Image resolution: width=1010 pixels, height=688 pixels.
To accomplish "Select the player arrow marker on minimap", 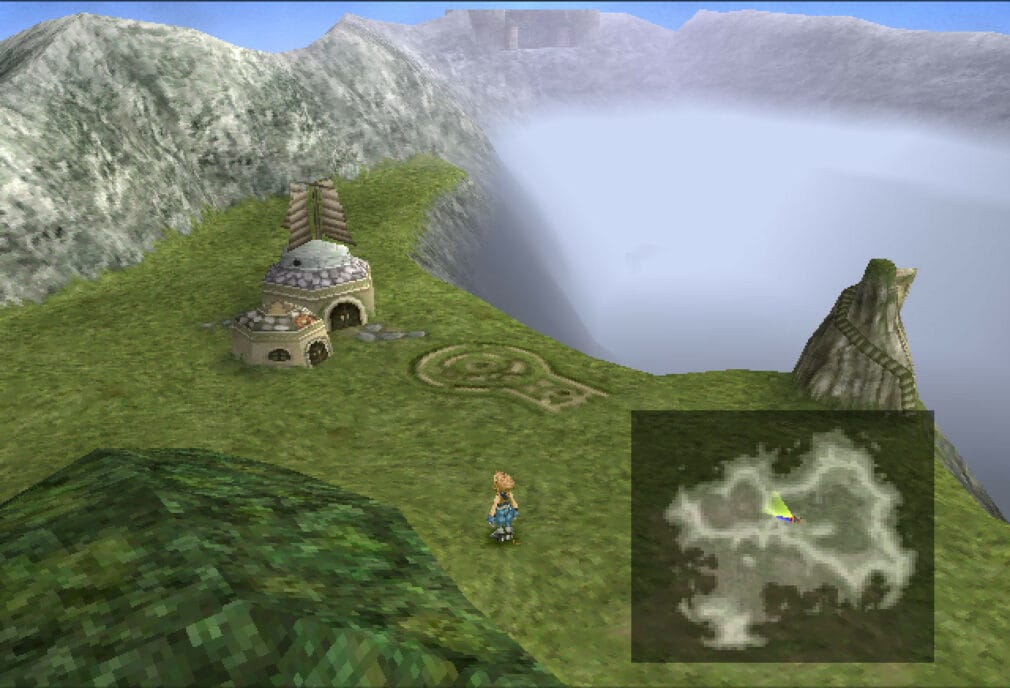I will click(x=779, y=508).
